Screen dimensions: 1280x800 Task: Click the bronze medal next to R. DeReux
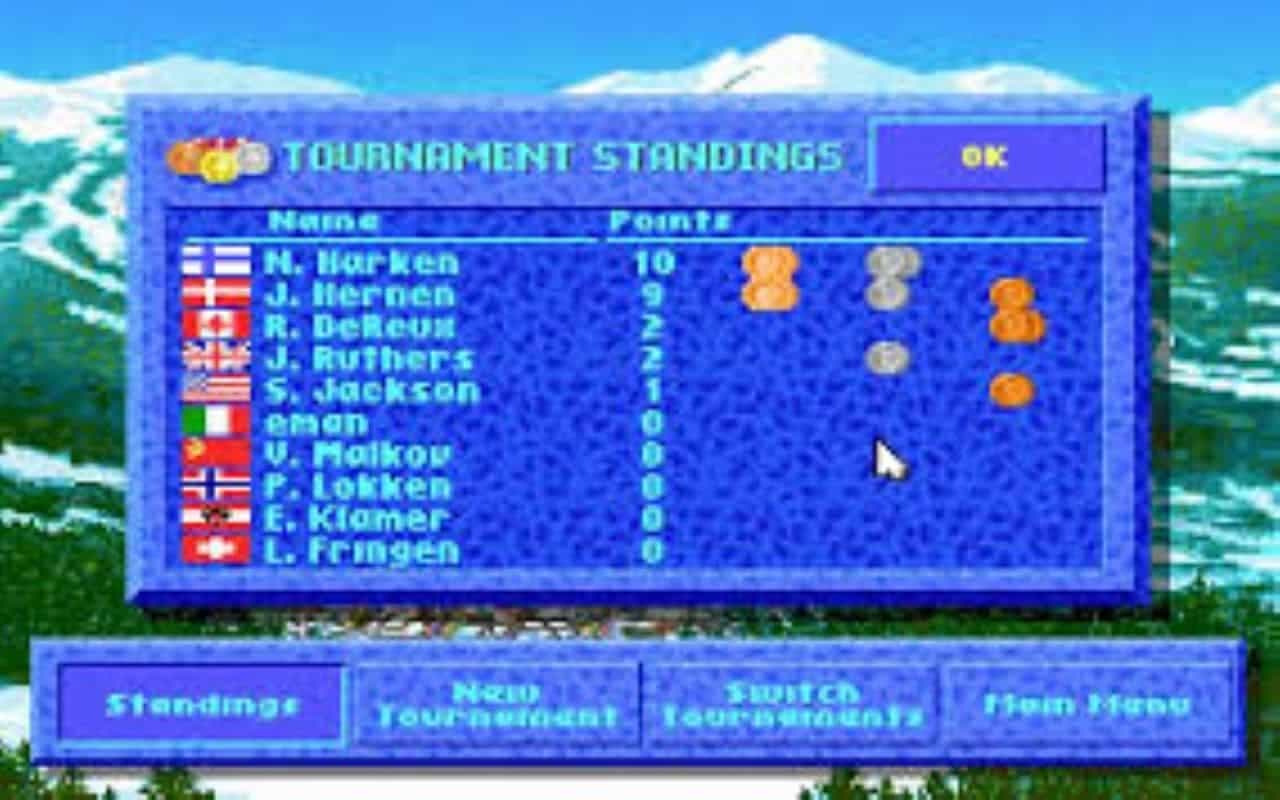coord(1013,325)
